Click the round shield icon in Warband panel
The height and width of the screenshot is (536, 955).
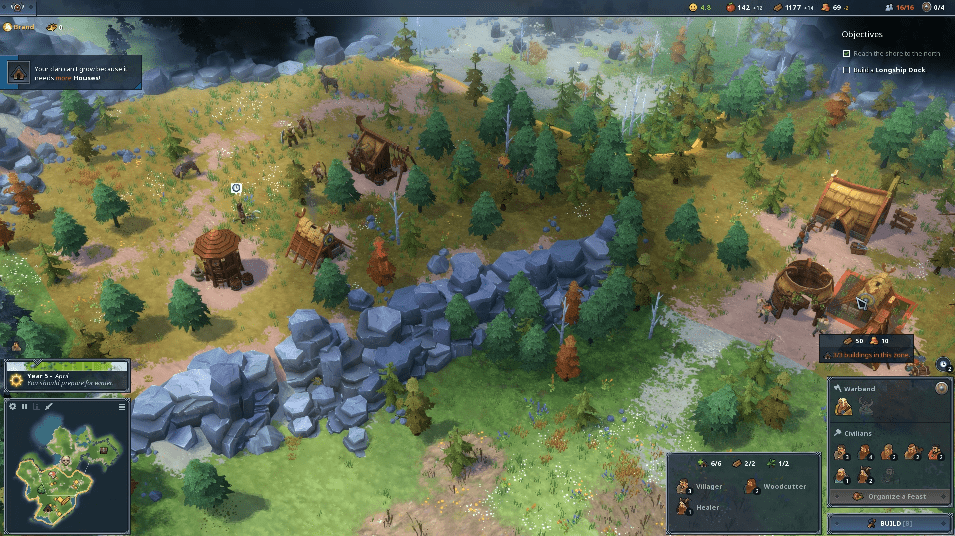pos(941,388)
